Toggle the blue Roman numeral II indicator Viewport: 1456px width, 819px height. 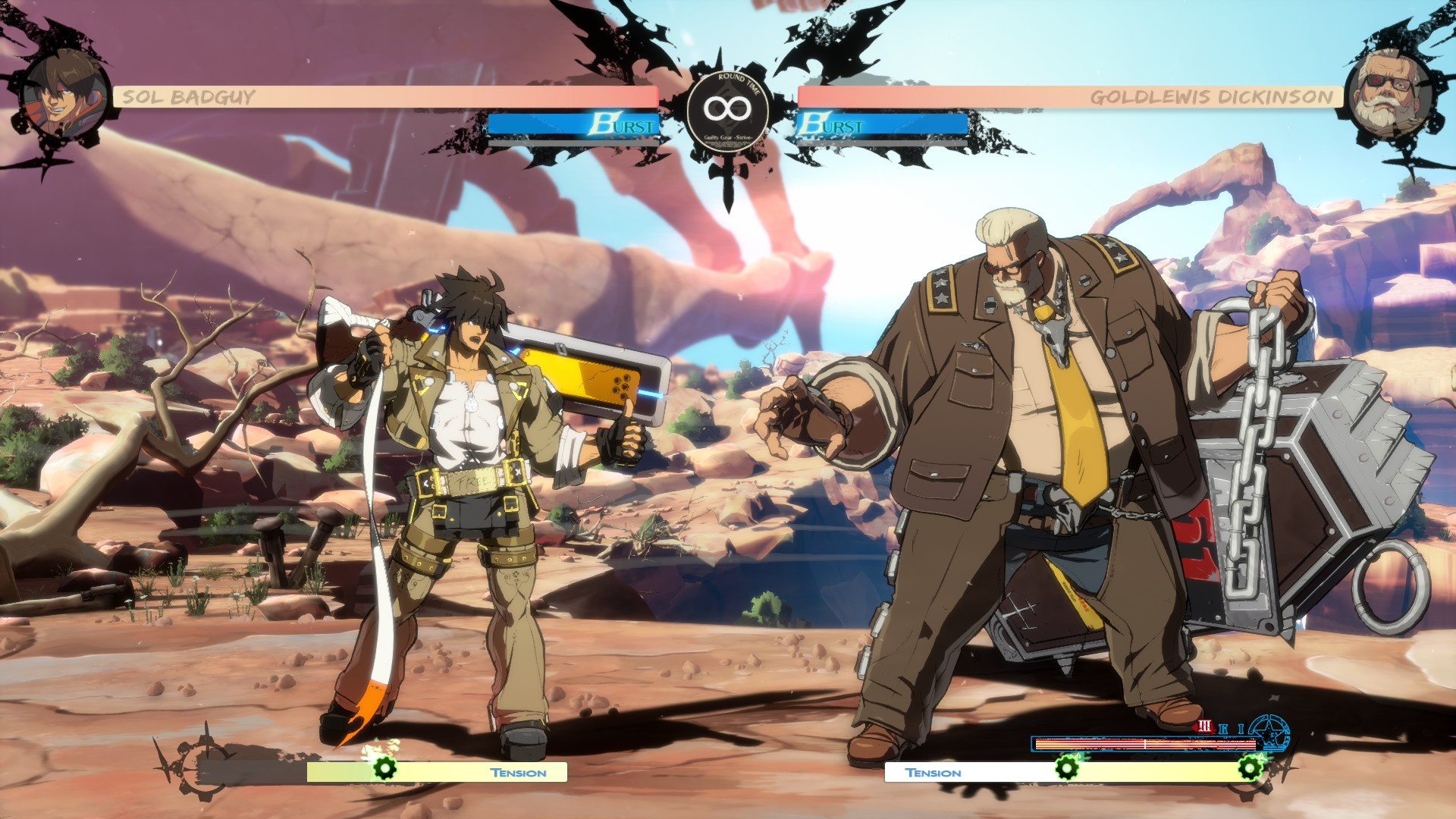[x=1223, y=728]
